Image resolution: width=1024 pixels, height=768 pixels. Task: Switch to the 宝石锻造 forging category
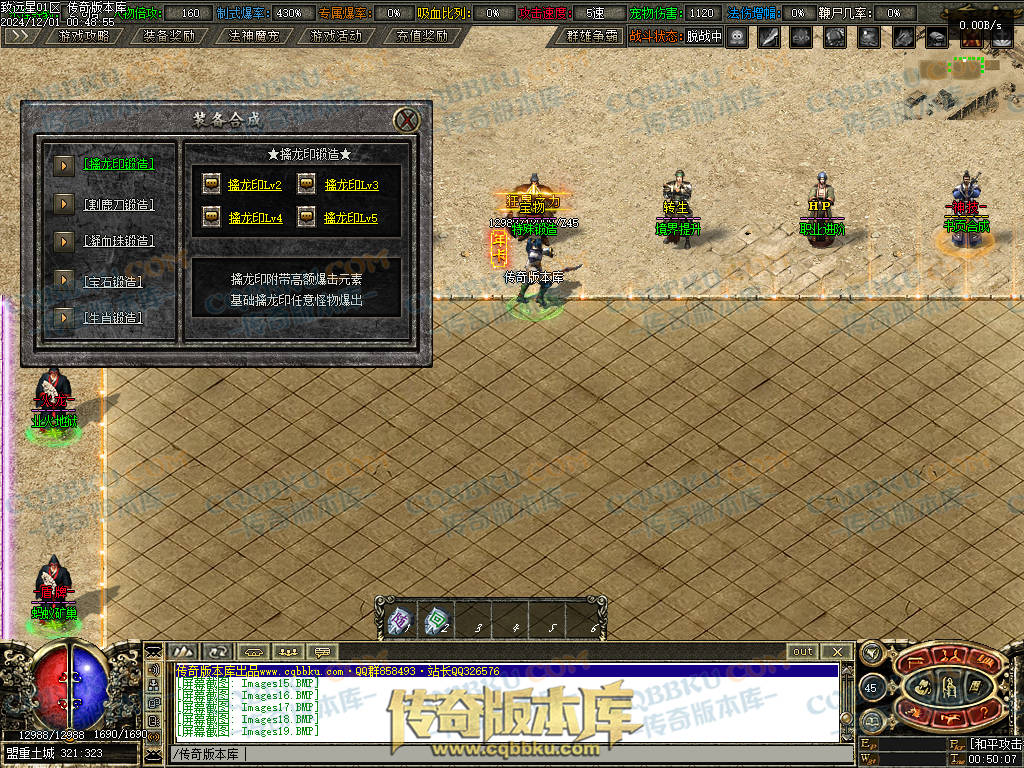[x=112, y=281]
